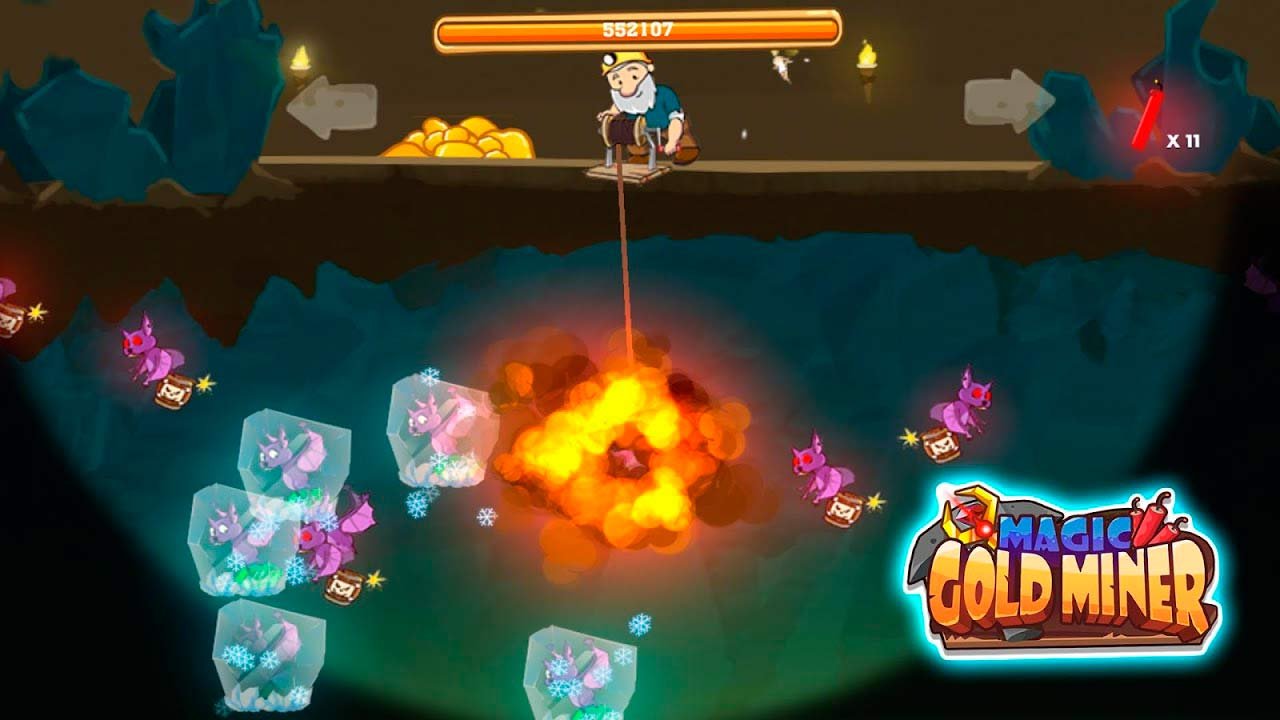This screenshot has width=1280, height=720.
Task: Use the red dynamite stick
Action: (x=1148, y=119)
